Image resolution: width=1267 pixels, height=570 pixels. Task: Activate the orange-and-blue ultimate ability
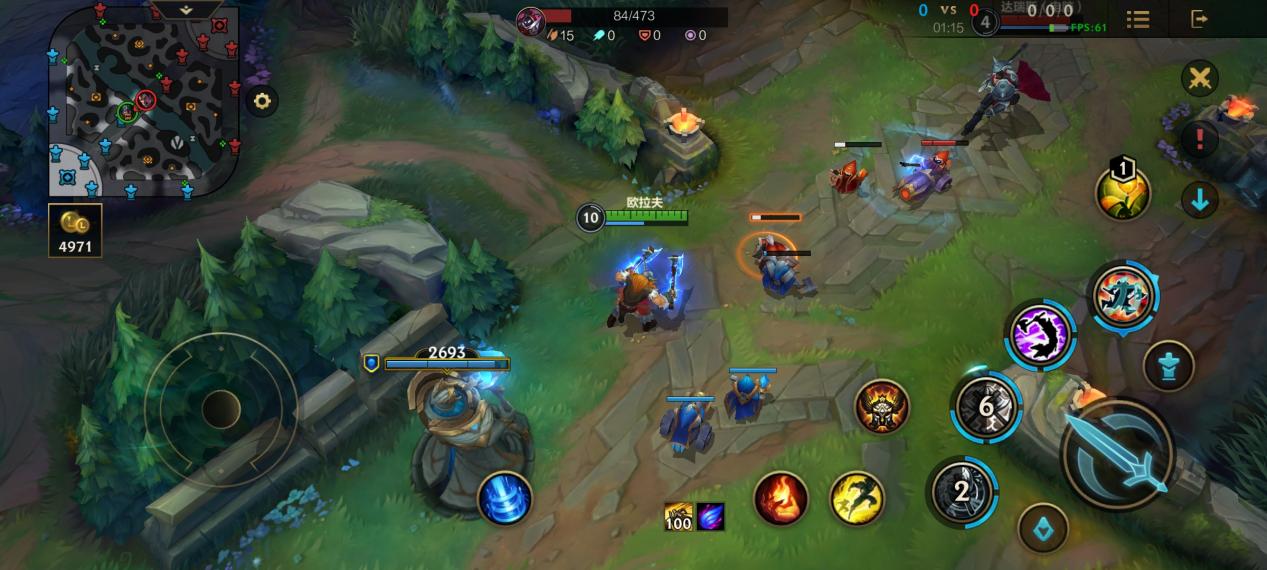(1122, 296)
